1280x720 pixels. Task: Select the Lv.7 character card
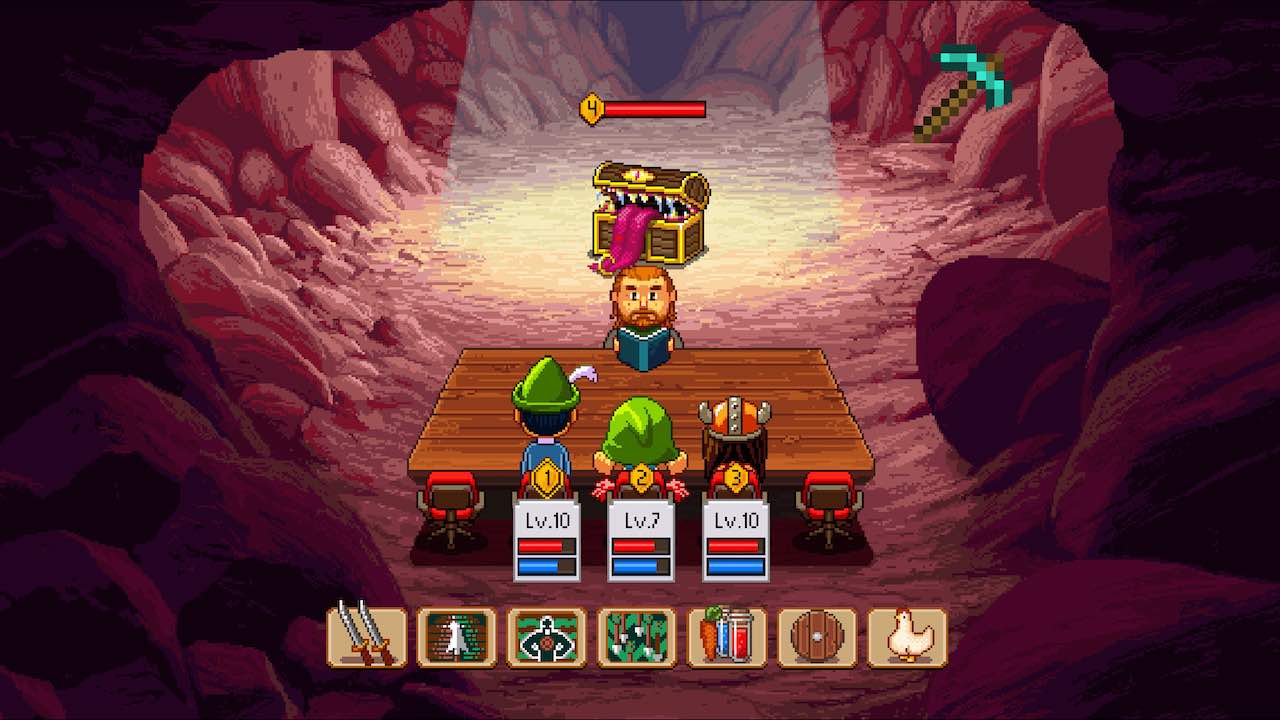point(640,541)
